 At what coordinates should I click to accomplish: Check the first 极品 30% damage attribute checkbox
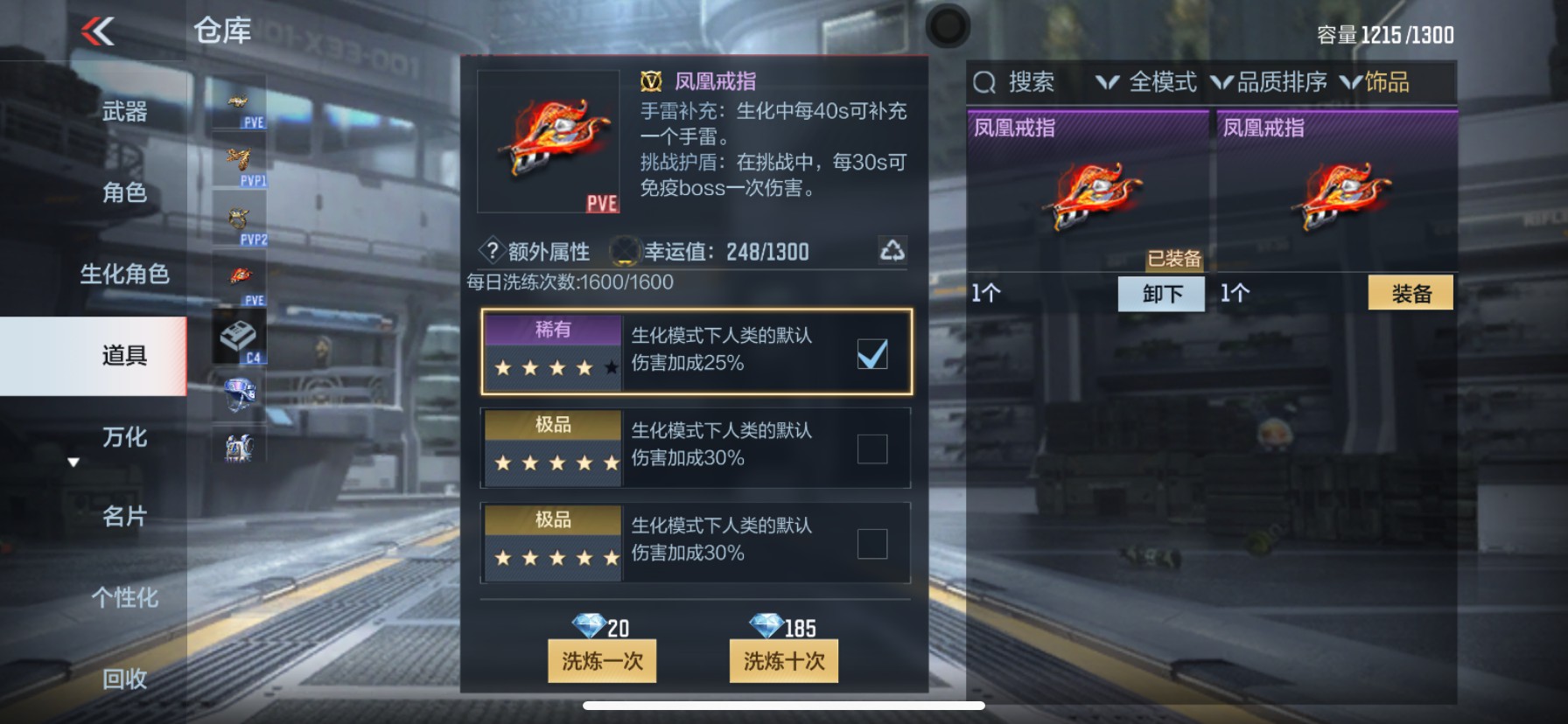[871, 448]
